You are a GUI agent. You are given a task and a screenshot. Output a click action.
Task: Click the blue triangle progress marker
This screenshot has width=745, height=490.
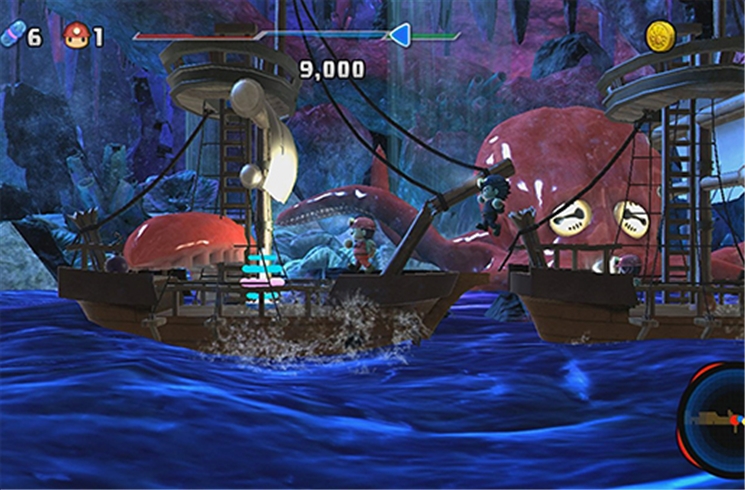pos(399,36)
